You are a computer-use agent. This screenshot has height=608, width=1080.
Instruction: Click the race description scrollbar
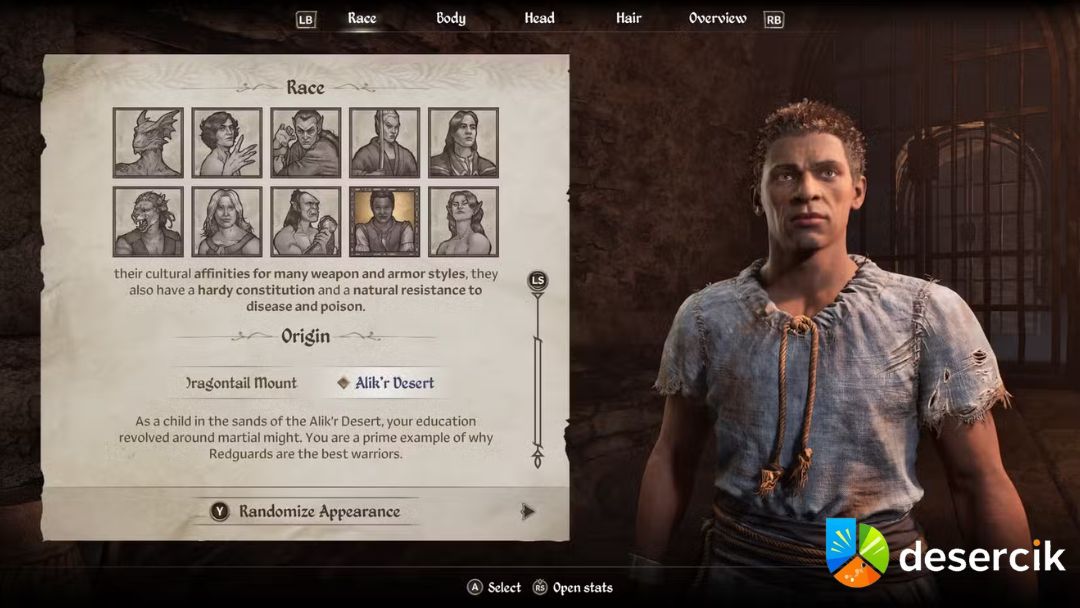[538, 370]
